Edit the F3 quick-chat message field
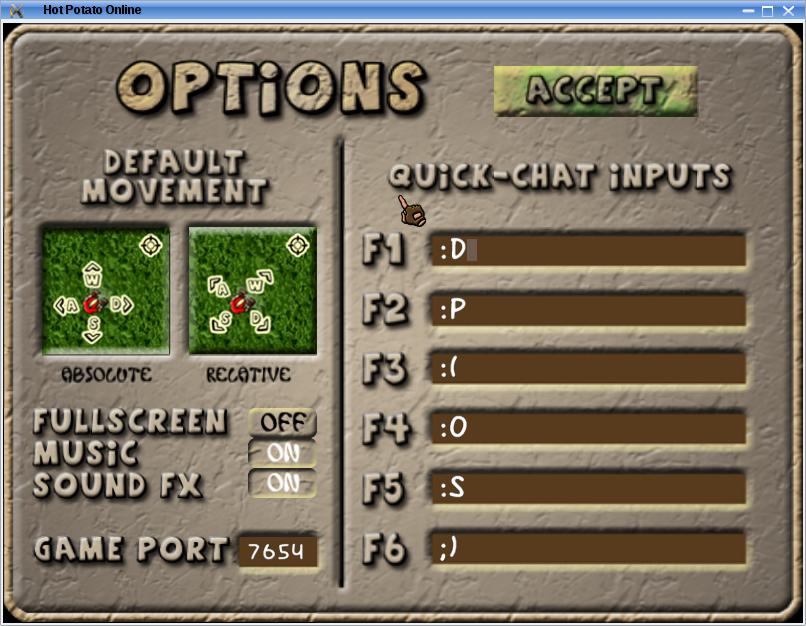 (589, 369)
